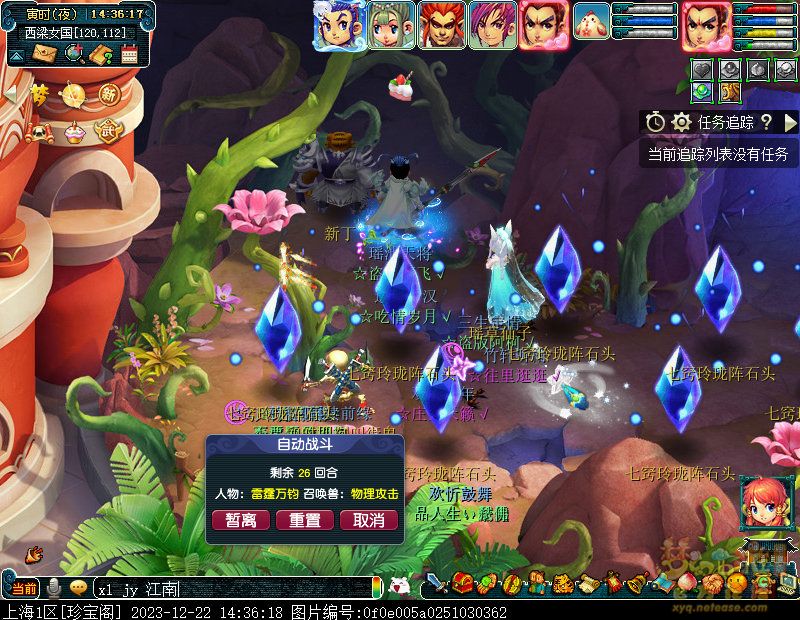Click the round 新 icon
This screenshot has height=620, width=800.
click(x=108, y=94)
